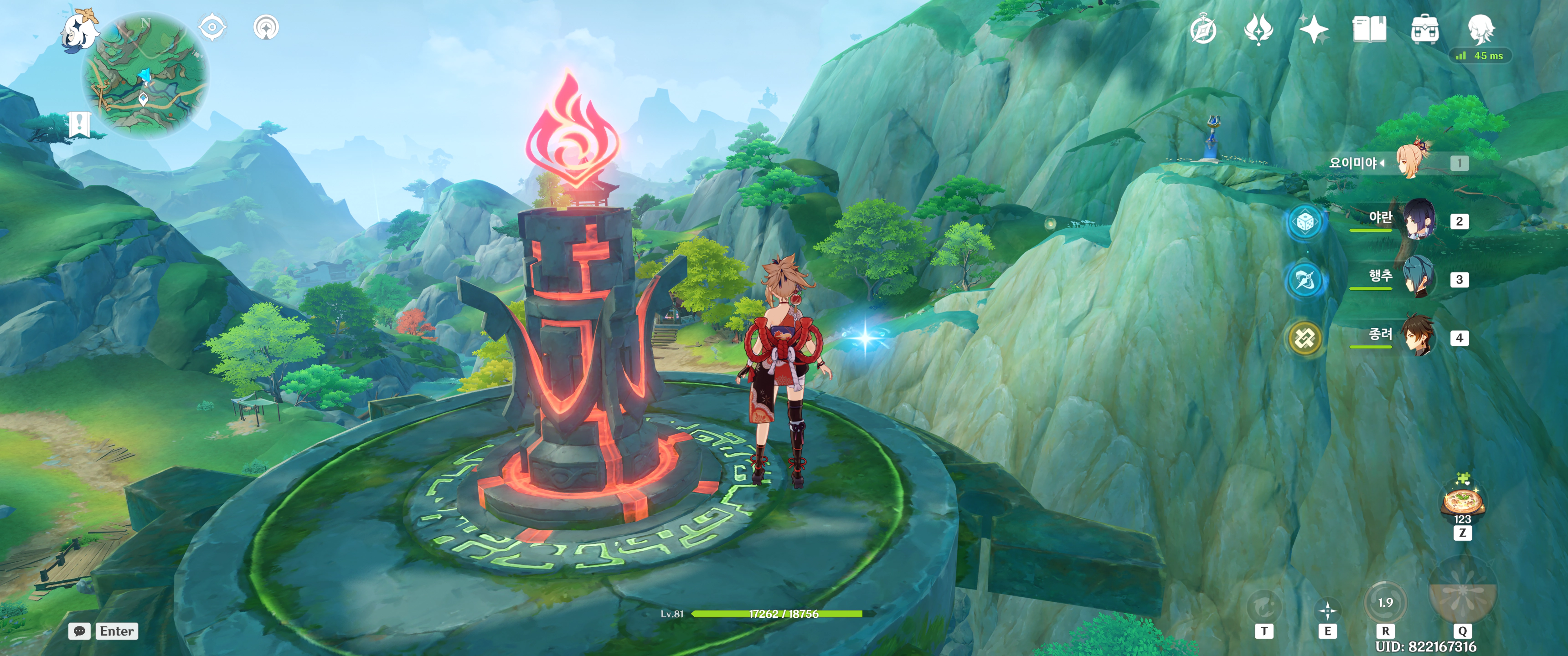Click the round signal icon beside the minimap

[x=266, y=27]
